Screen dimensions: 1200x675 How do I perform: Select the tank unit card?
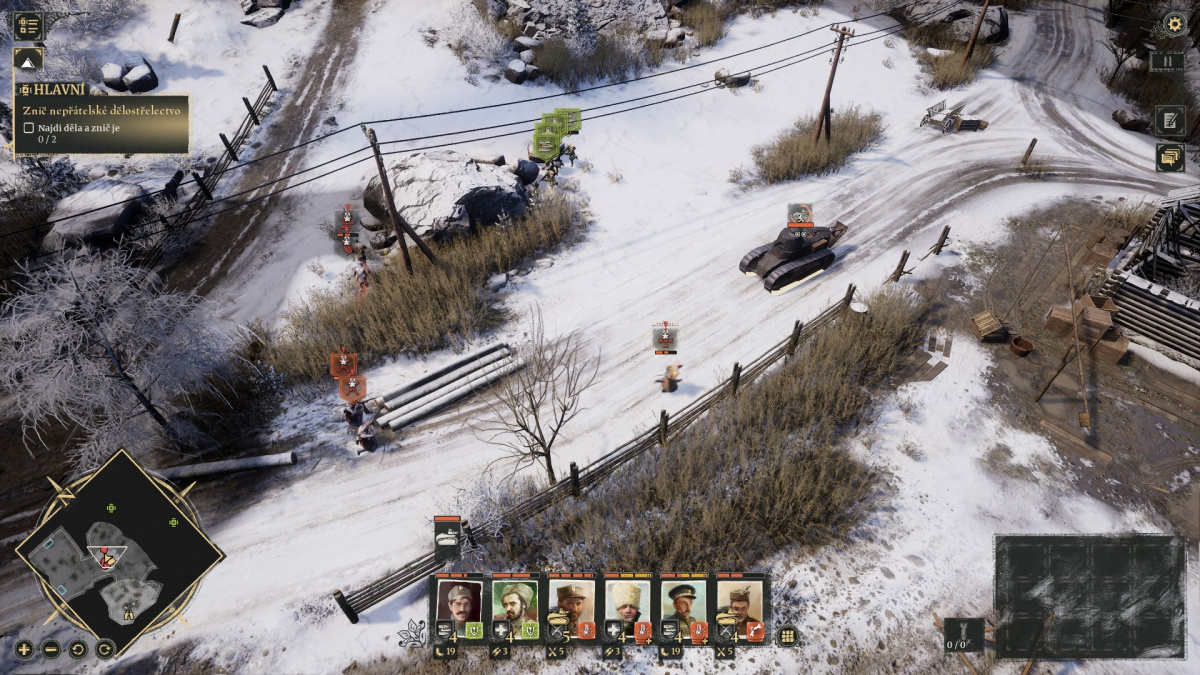pos(447,540)
